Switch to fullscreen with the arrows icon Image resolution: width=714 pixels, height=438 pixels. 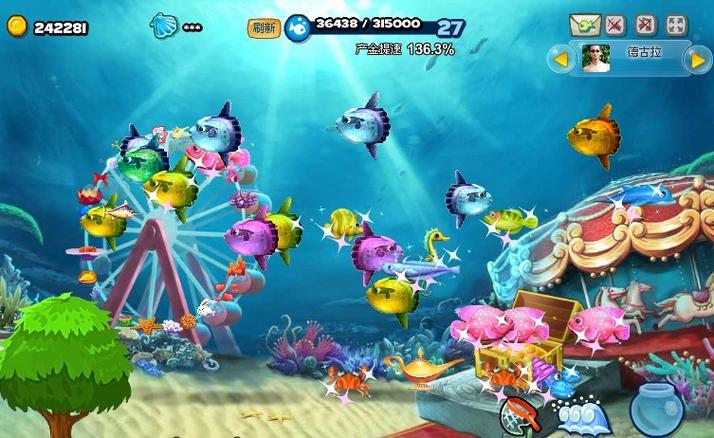[x=677, y=24]
